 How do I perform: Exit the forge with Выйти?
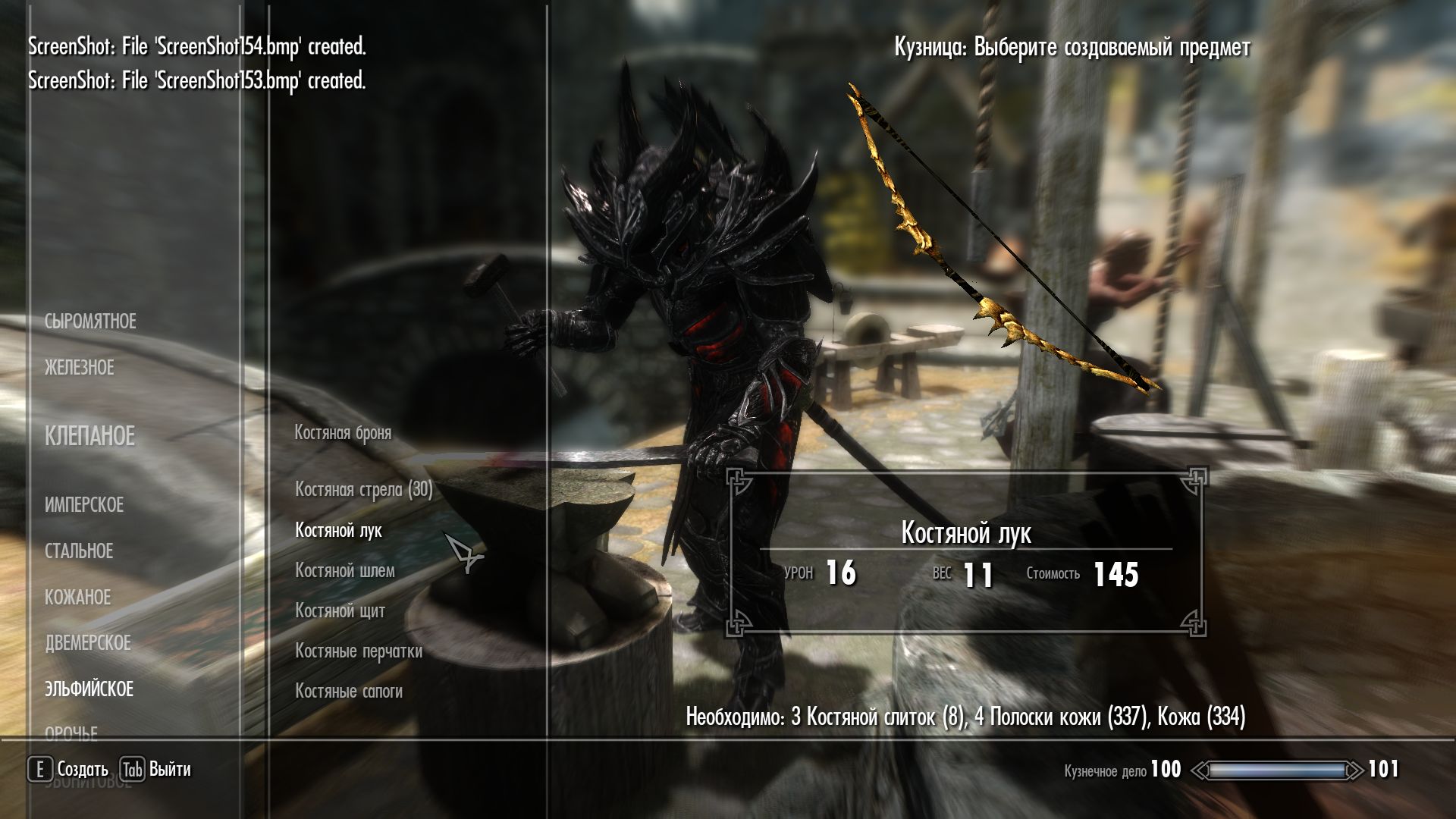click(x=156, y=770)
